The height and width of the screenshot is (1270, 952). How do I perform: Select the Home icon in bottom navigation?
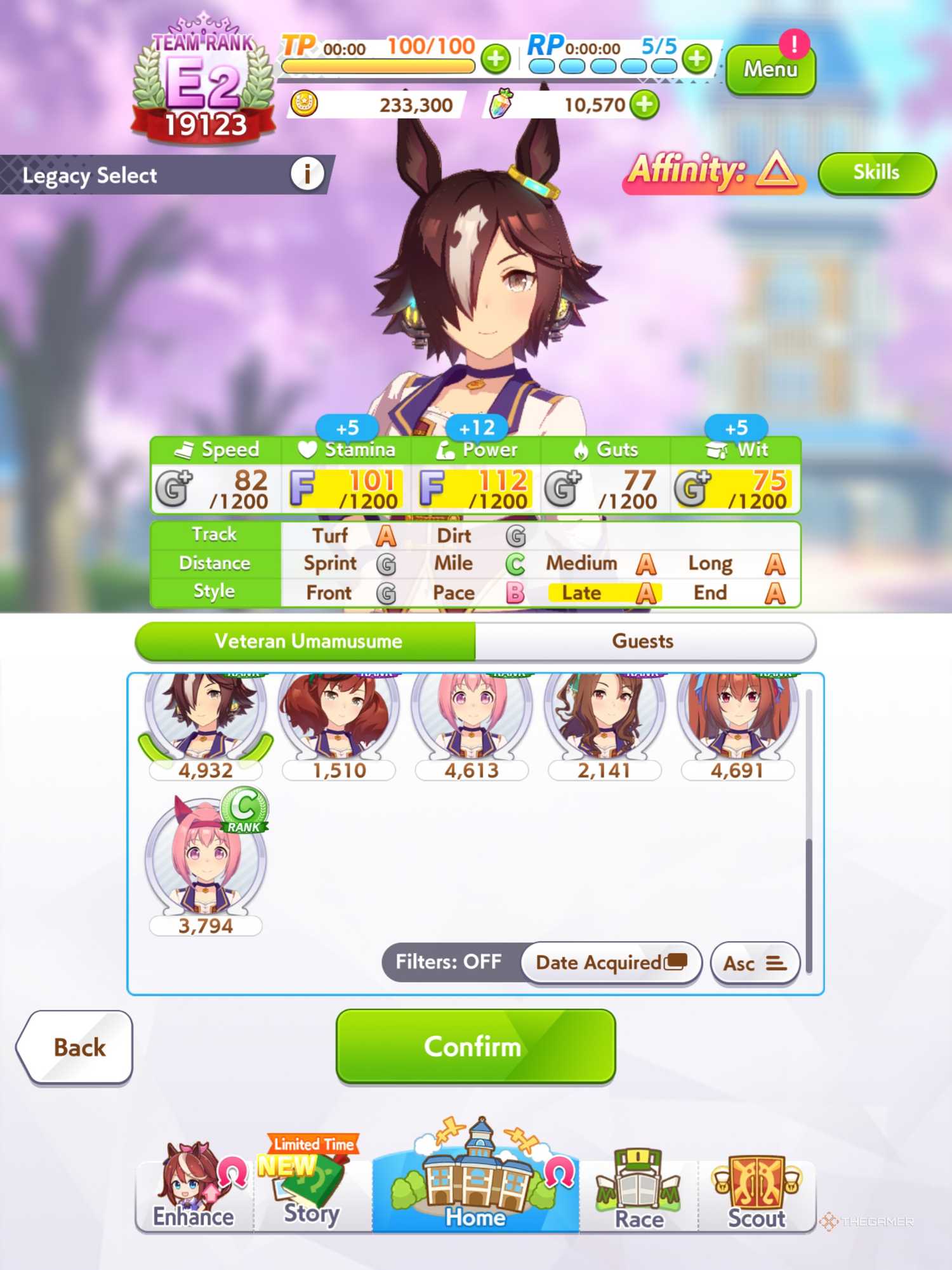[x=476, y=1187]
